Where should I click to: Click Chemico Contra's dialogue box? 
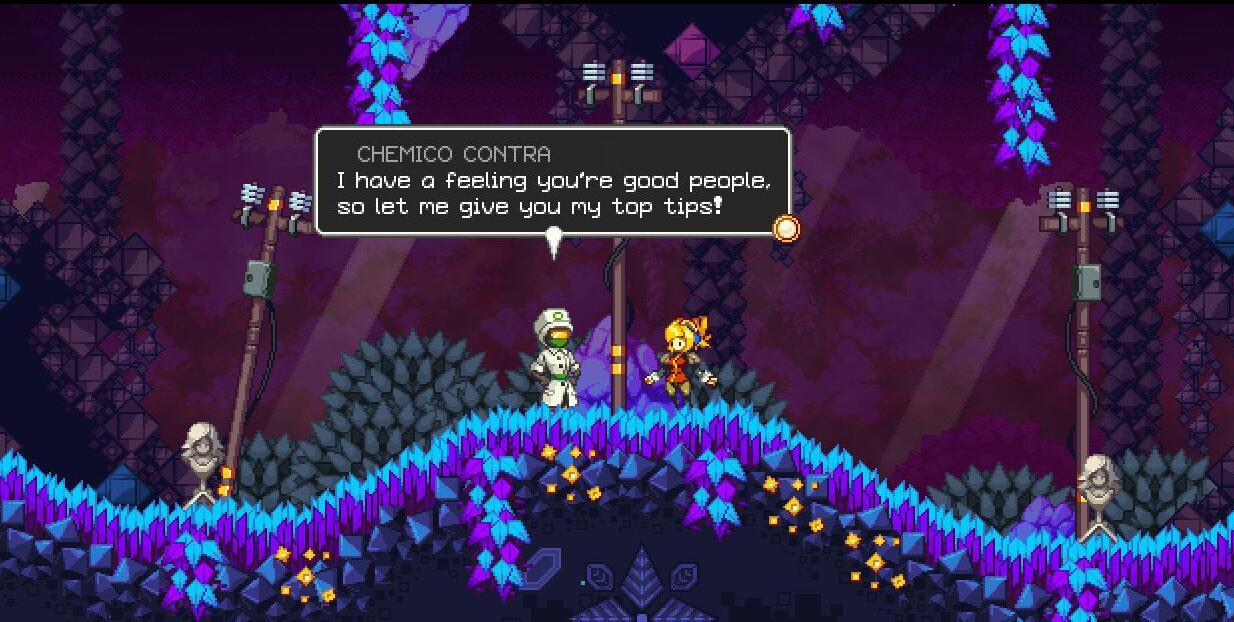pos(553,181)
